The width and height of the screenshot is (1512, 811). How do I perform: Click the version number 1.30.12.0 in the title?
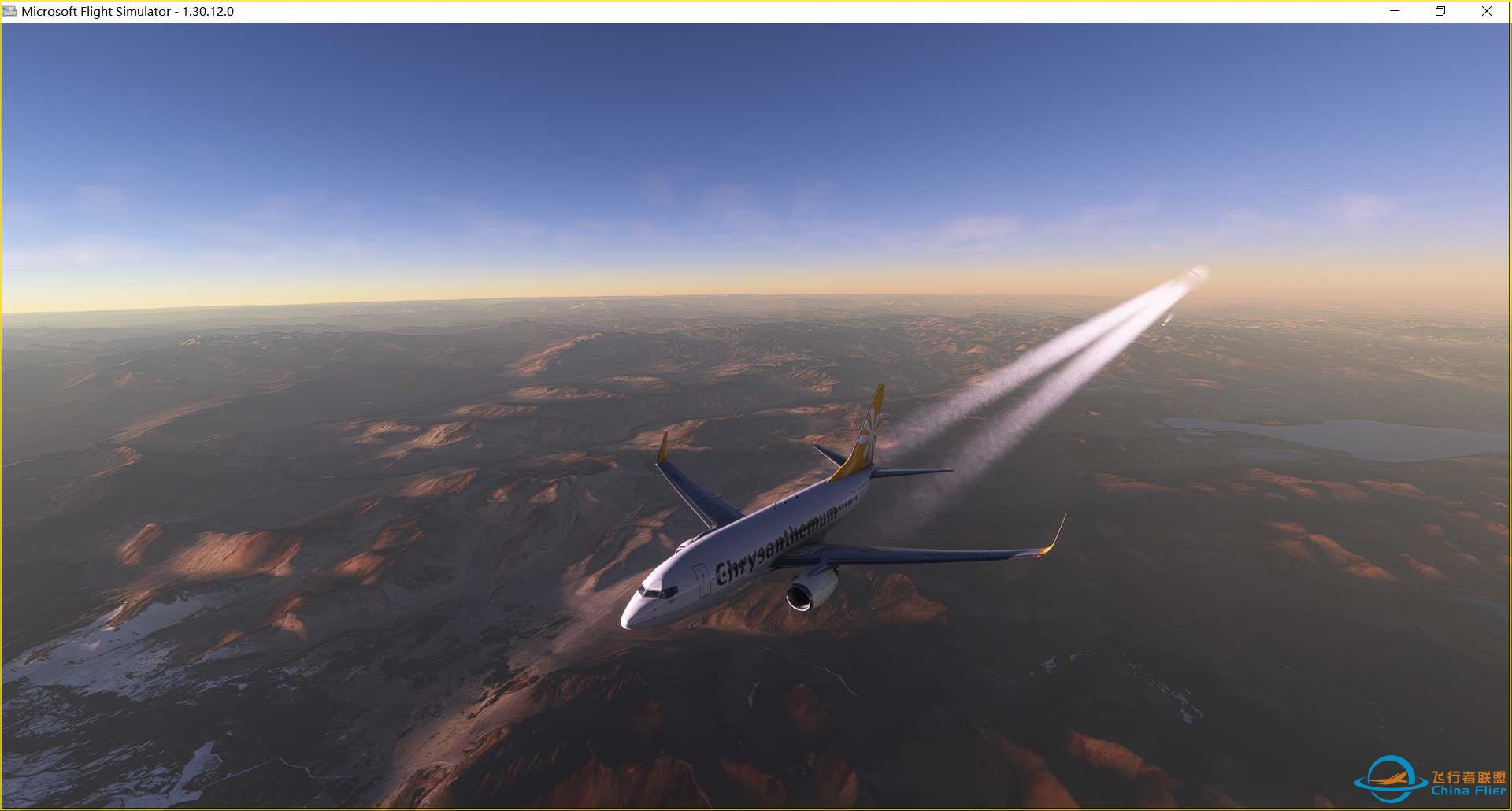208,12
